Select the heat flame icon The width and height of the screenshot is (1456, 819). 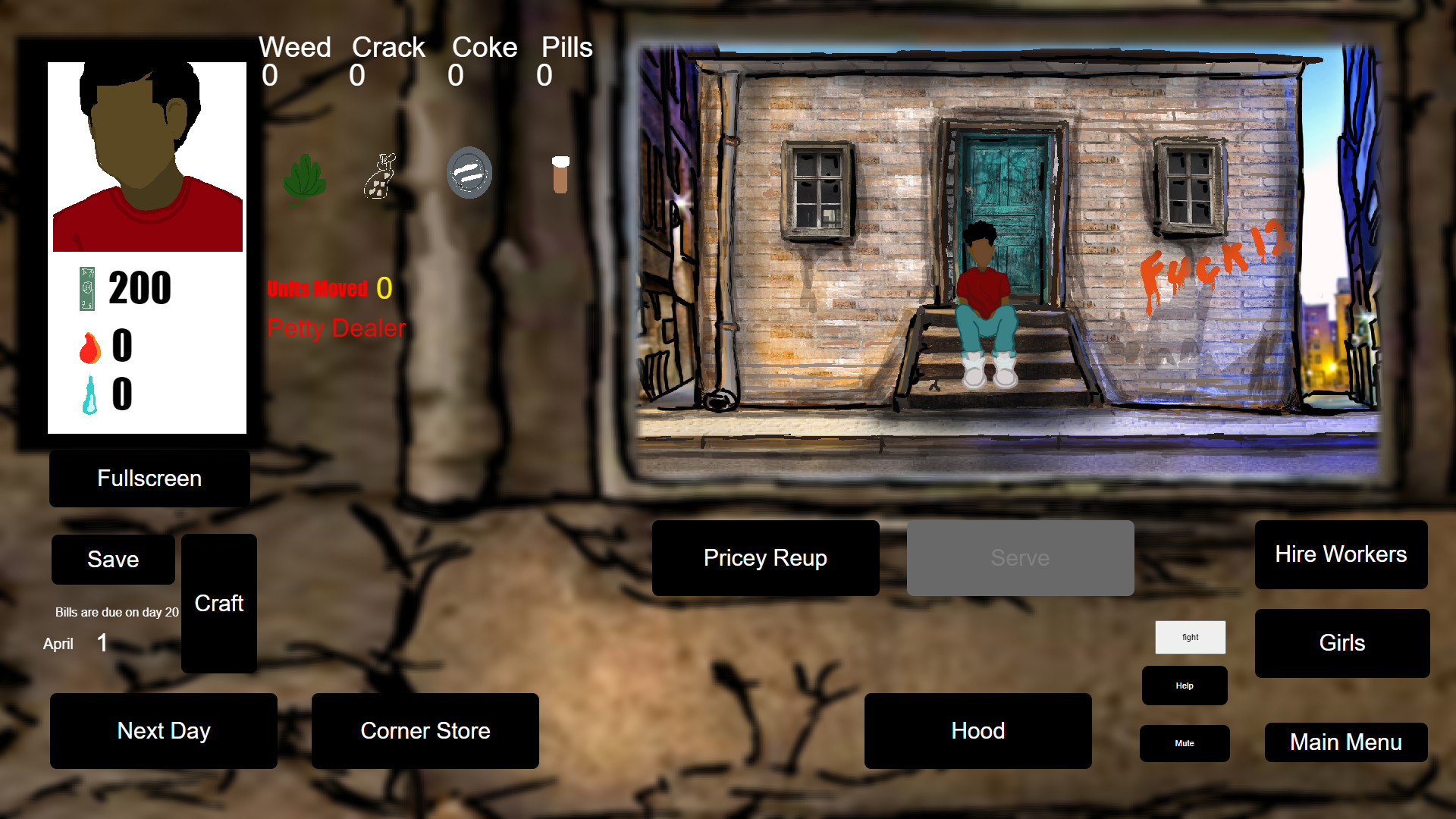pos(89,347)
